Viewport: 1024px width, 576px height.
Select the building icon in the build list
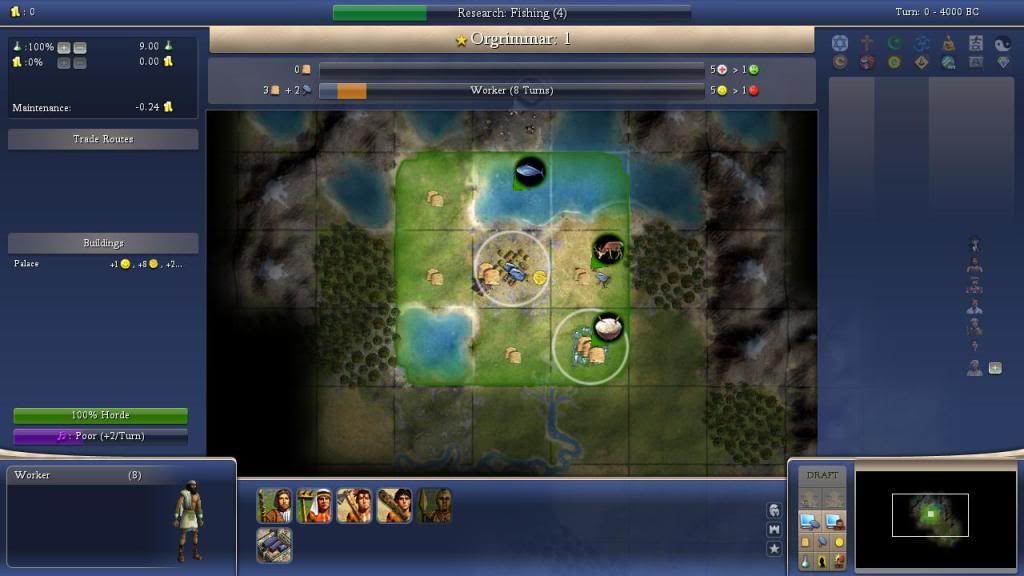(274, 545)
